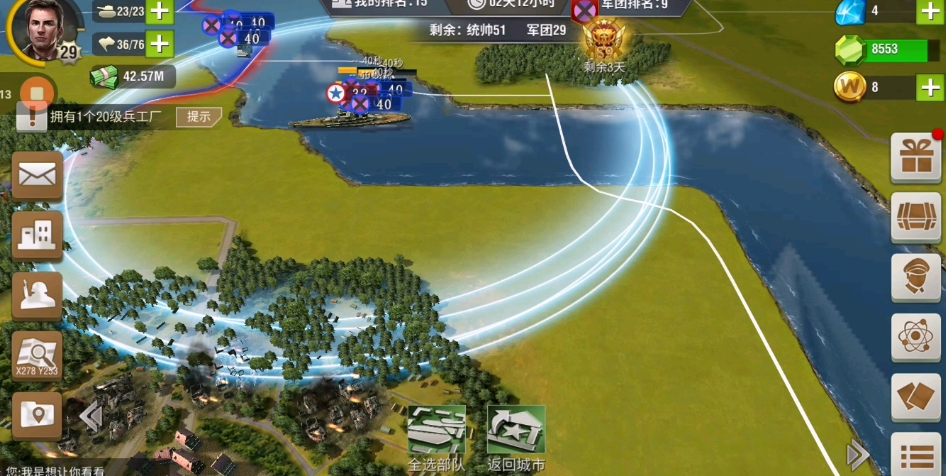Open the treasure chest menu
Image resolution: width=946 pixels, height=476 pixels.
915,217
